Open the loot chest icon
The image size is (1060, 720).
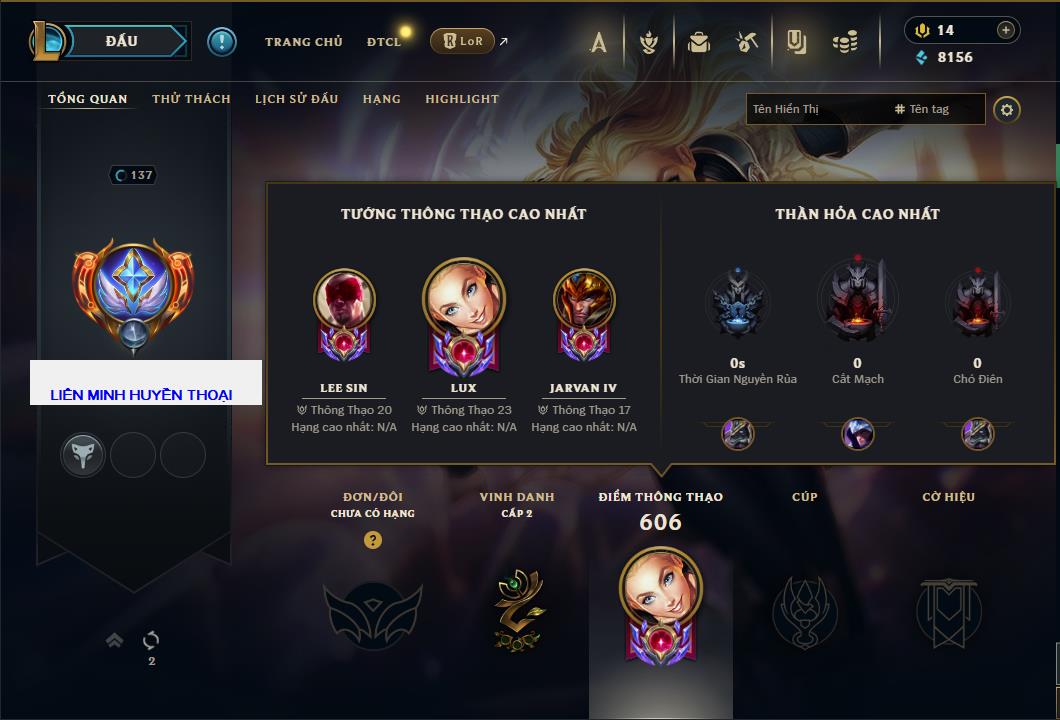click(698, 42)
